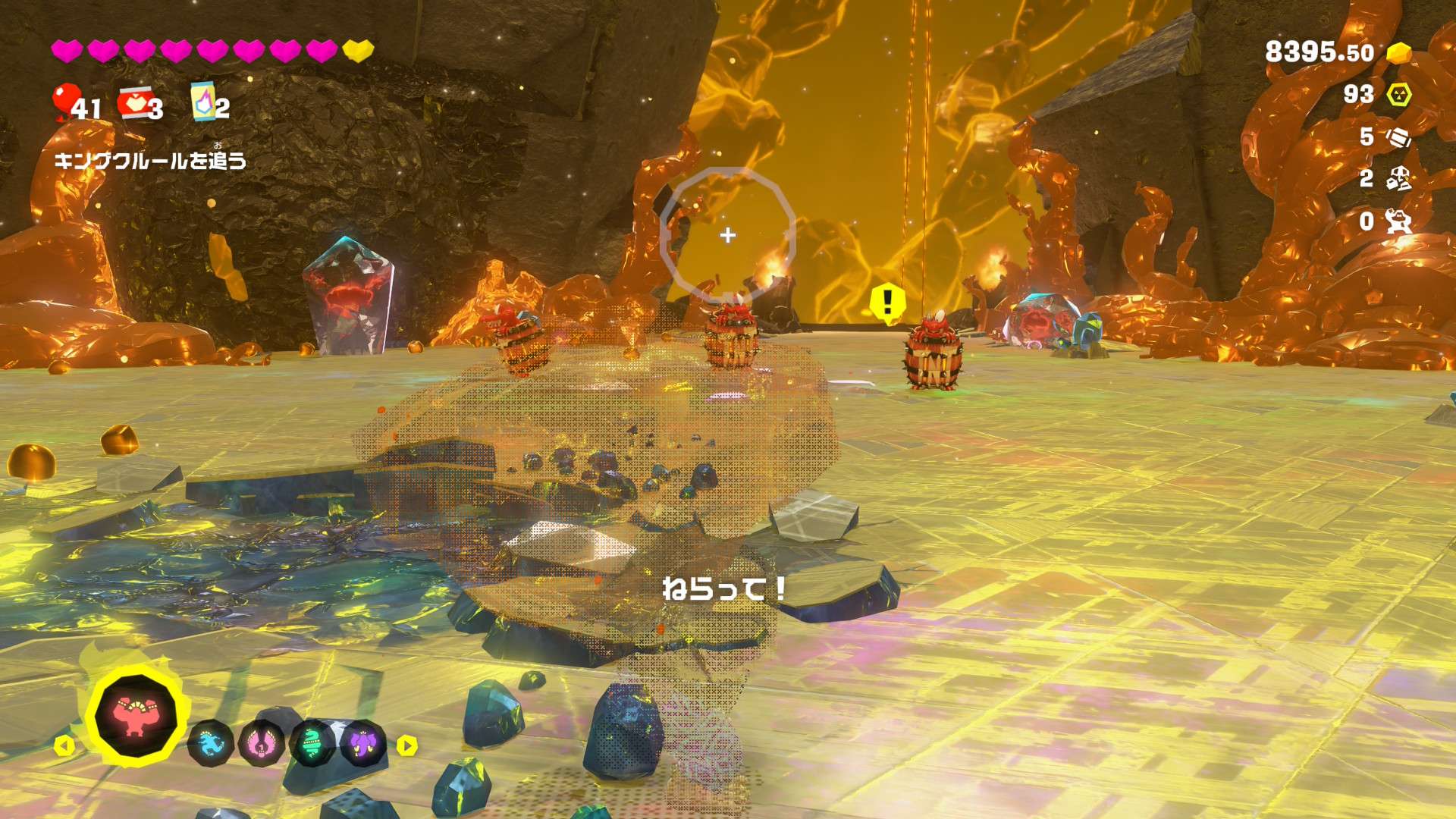Click the white rock chunks counter icon
Image resolution: width=1456 pixels, height=819 pixels.
click(x=1398, y=179)
